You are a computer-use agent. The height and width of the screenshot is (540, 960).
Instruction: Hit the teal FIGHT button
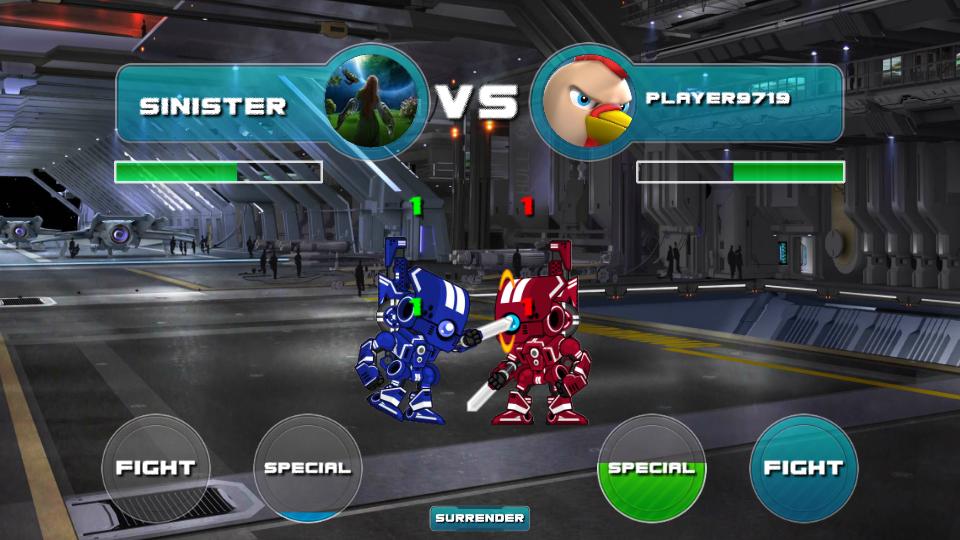(x=803, y=468)
